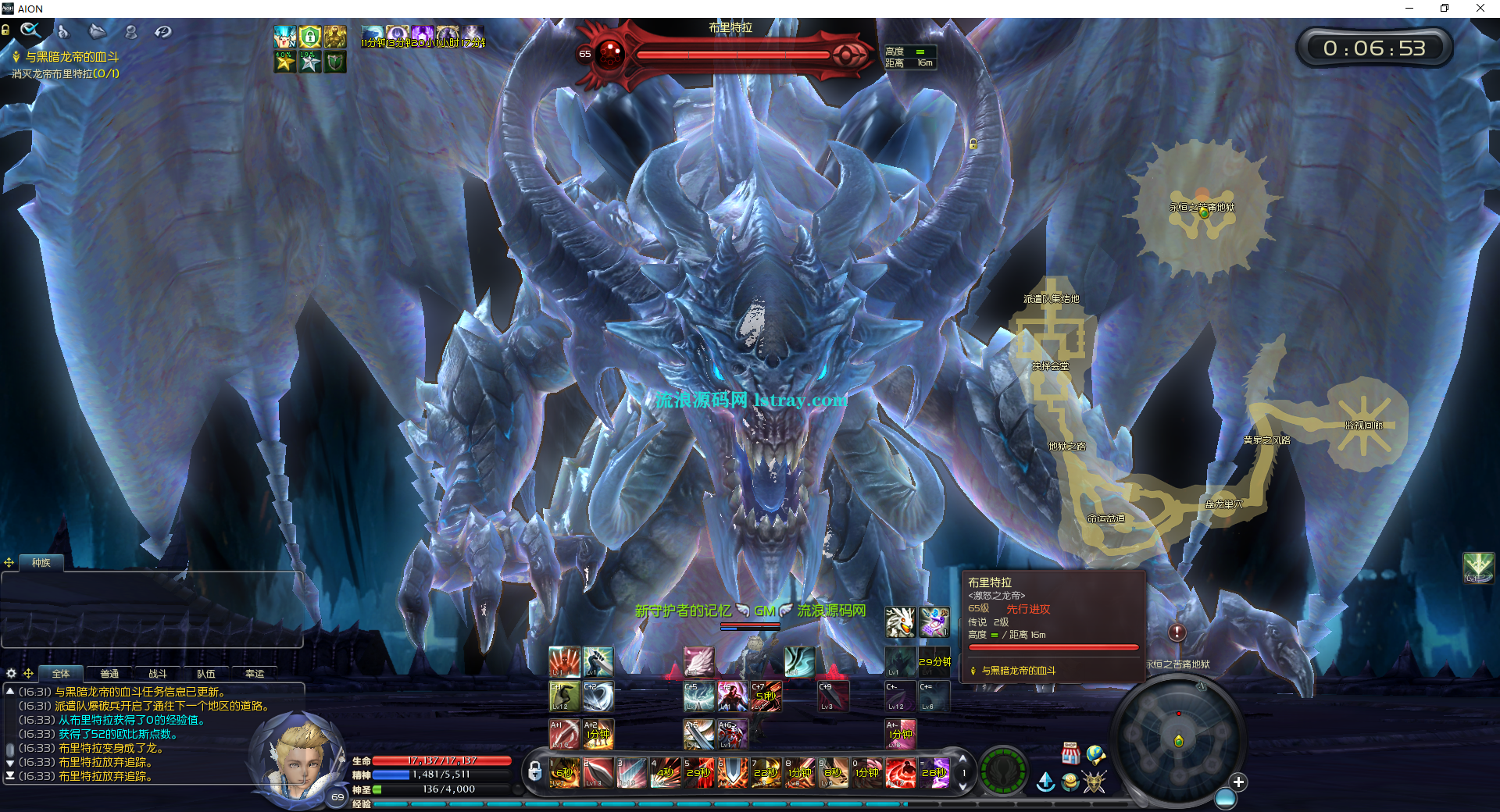Select the 与黑暗龙帝的血斗 quest tracker entry
Screen dimensions: 1500x812
(72, 57)
